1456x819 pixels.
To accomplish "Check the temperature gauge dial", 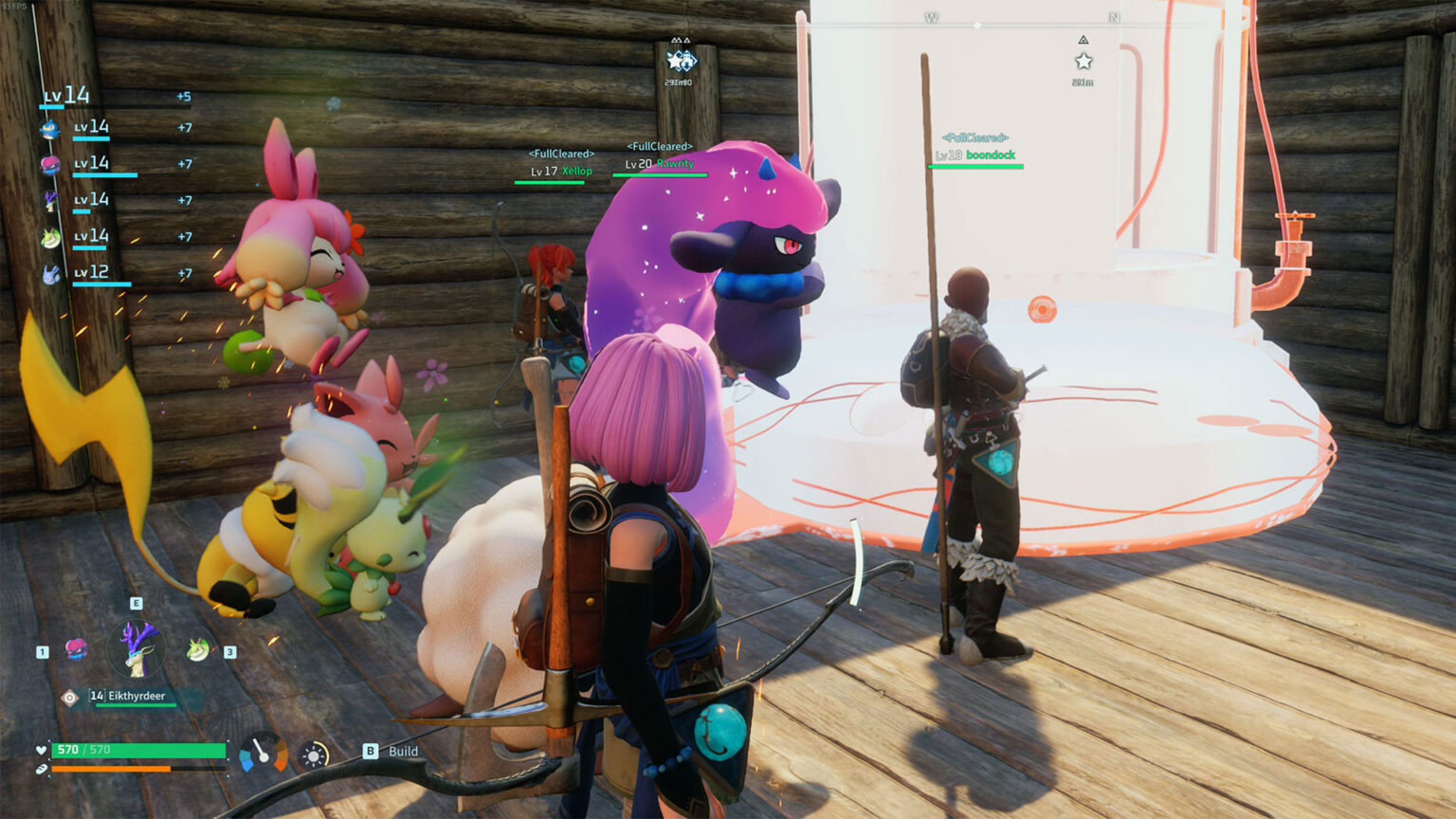I will (x=263, y=754).
